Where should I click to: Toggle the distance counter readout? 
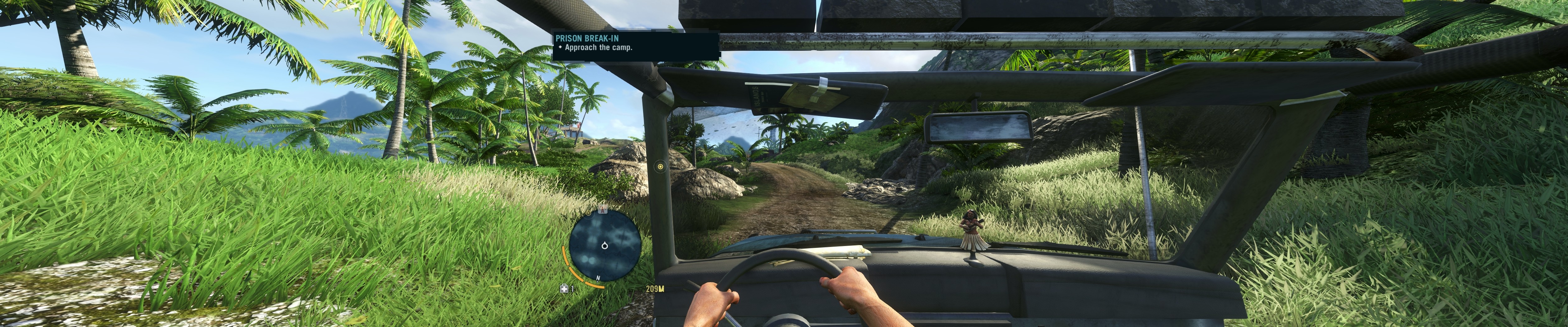655,289
